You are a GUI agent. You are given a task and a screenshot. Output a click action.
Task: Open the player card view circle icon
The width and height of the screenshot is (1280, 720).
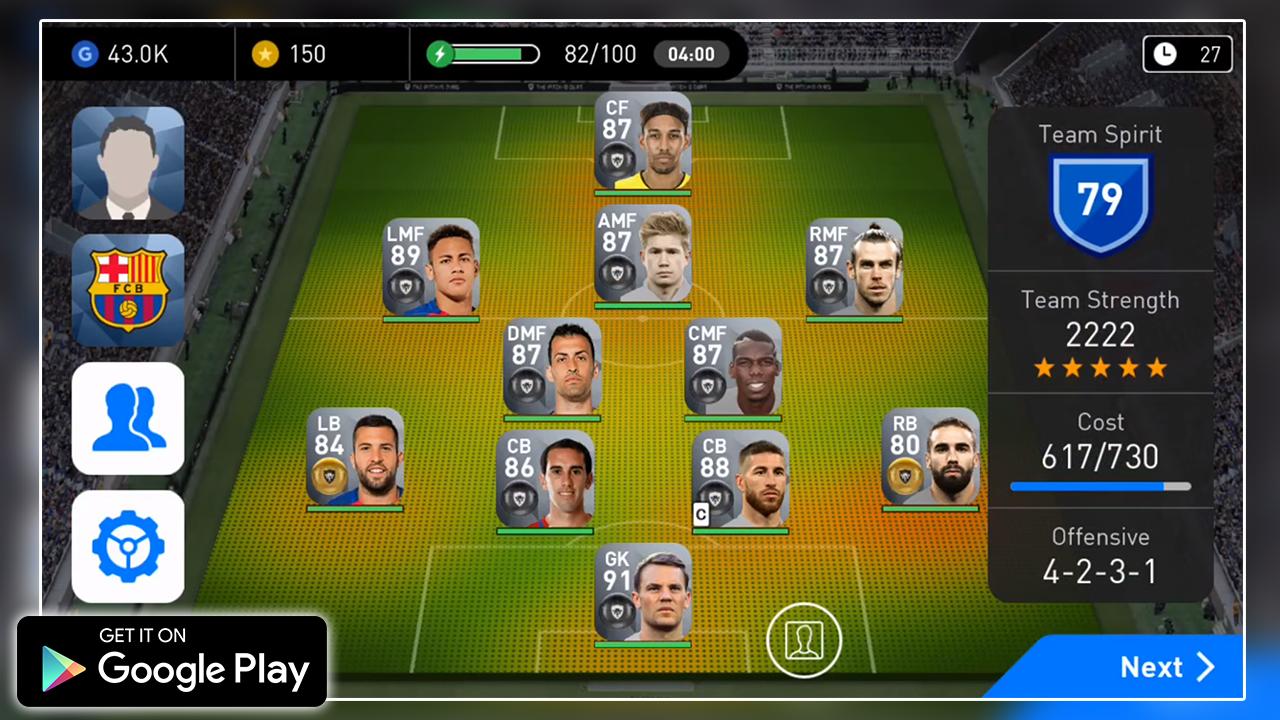coord(805,639)
